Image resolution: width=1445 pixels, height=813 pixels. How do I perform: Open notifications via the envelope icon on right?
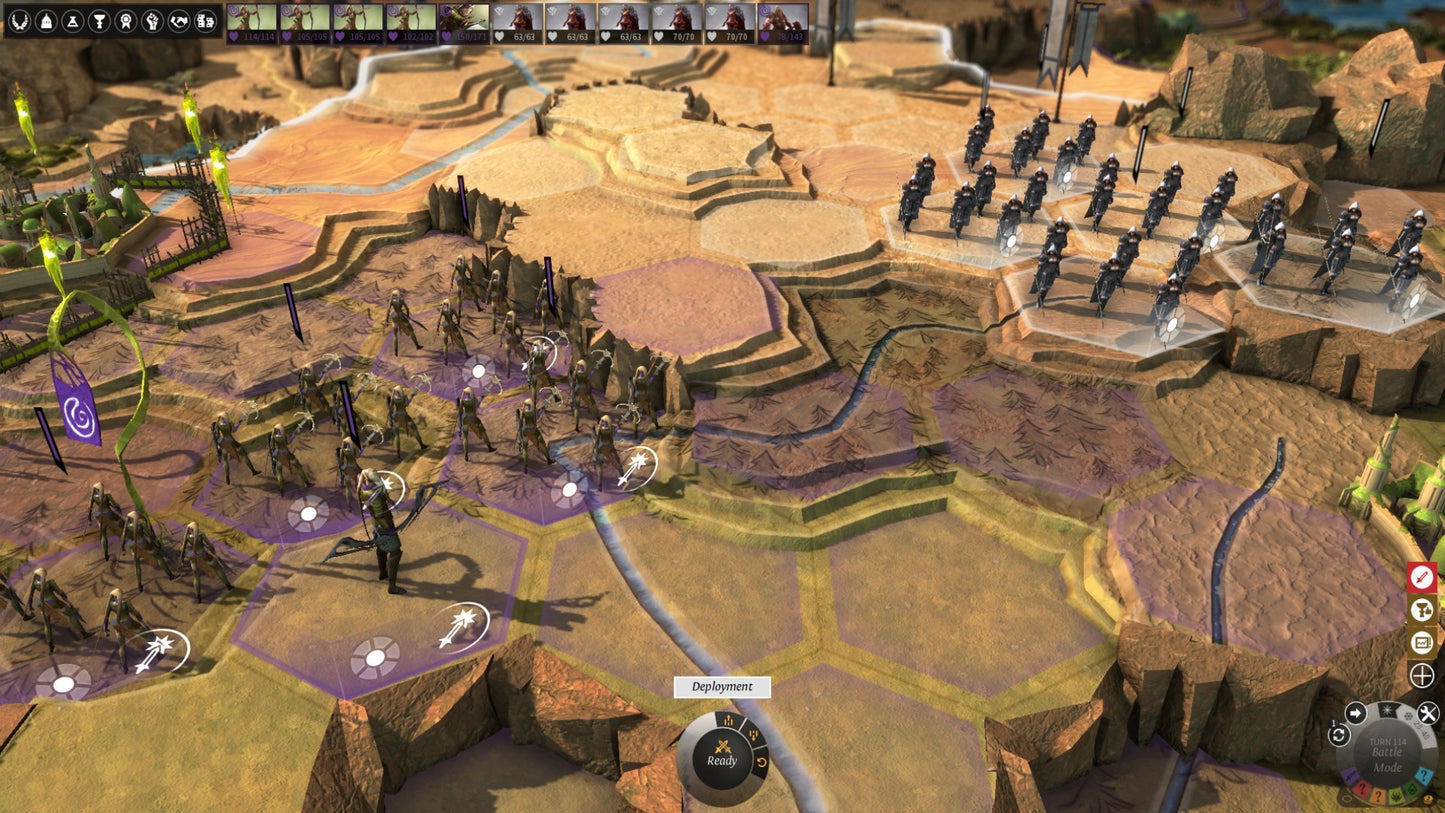pyautogui.click(x=1421, y=643)
